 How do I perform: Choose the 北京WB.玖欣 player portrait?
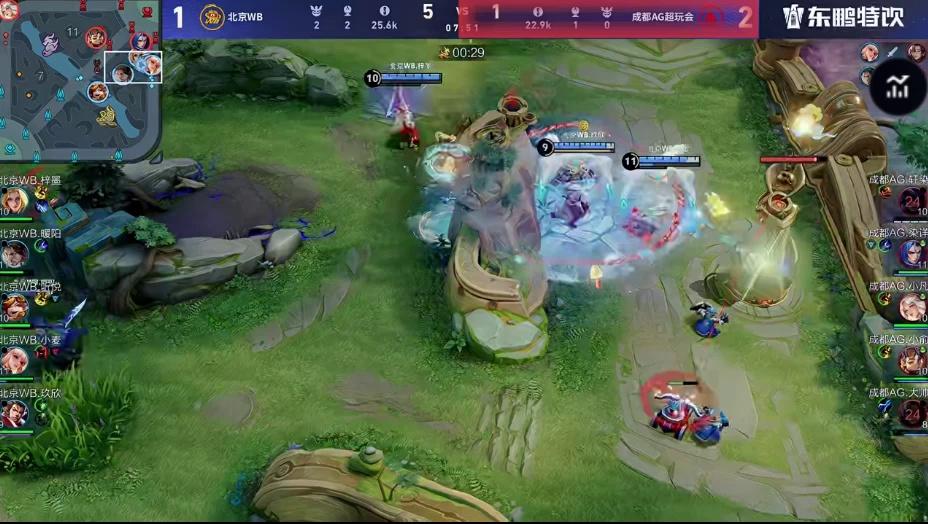pyautogui.click(x=14, y=413)
